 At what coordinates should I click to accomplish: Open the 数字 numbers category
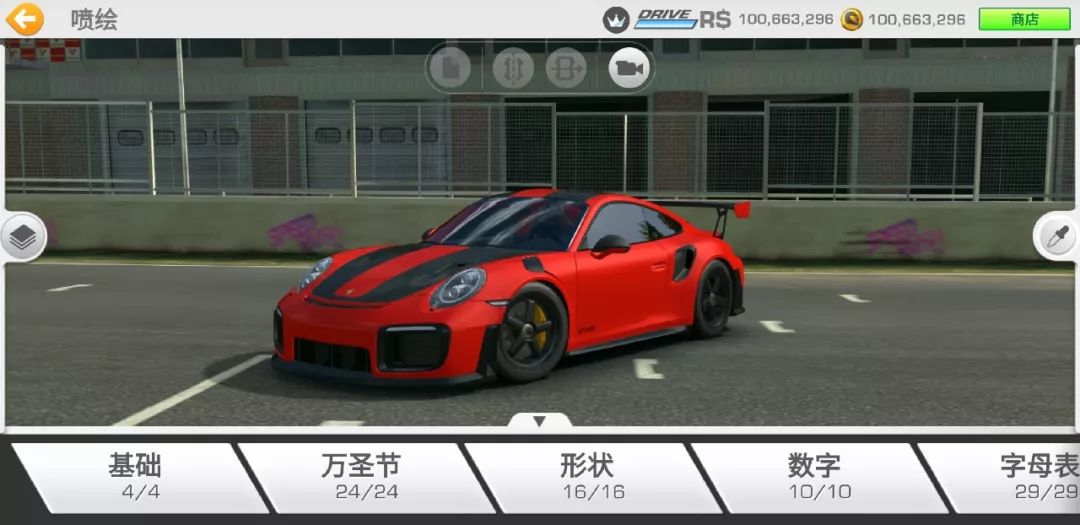[814, 476]
